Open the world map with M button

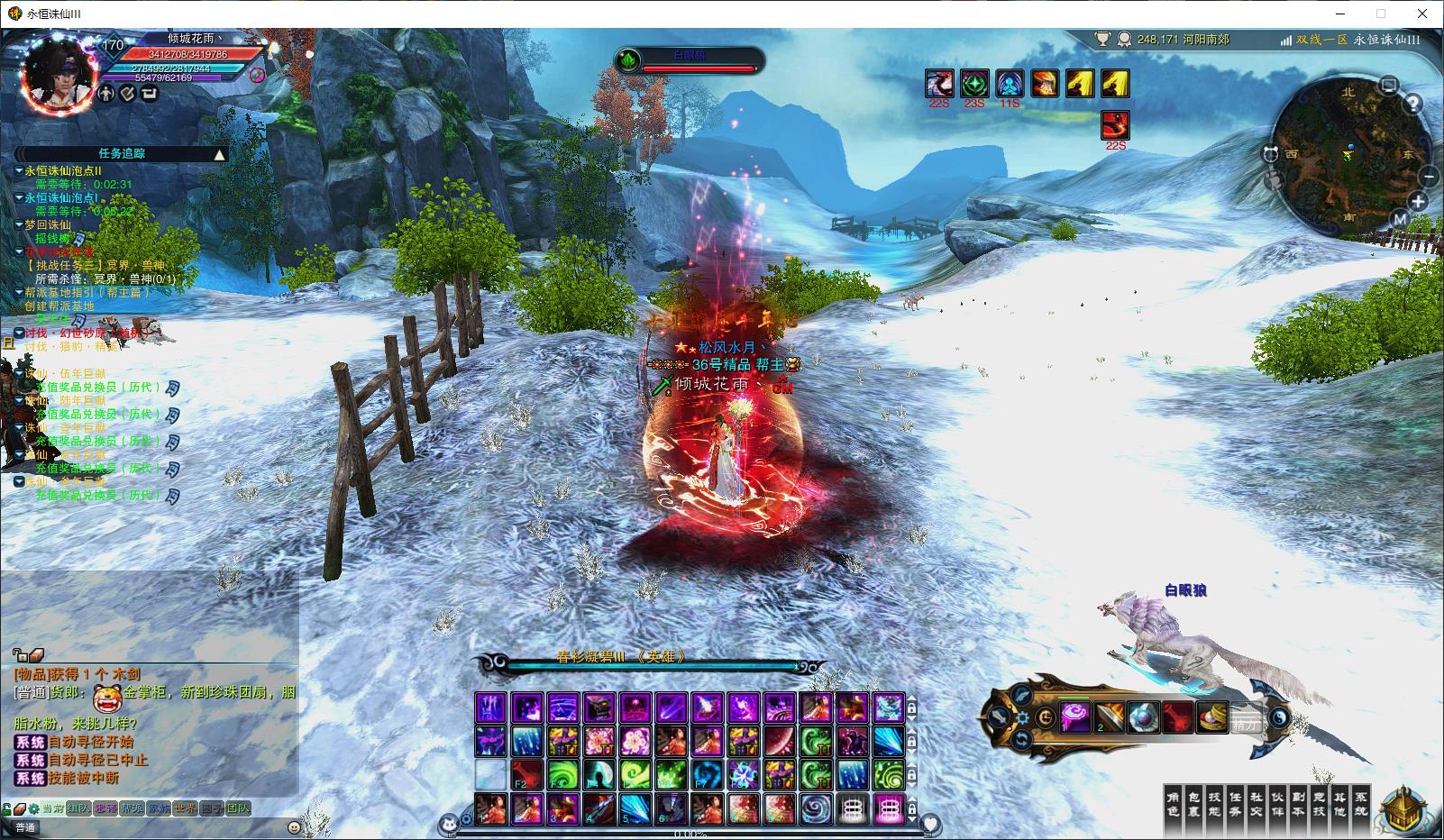pos(1400,219)
